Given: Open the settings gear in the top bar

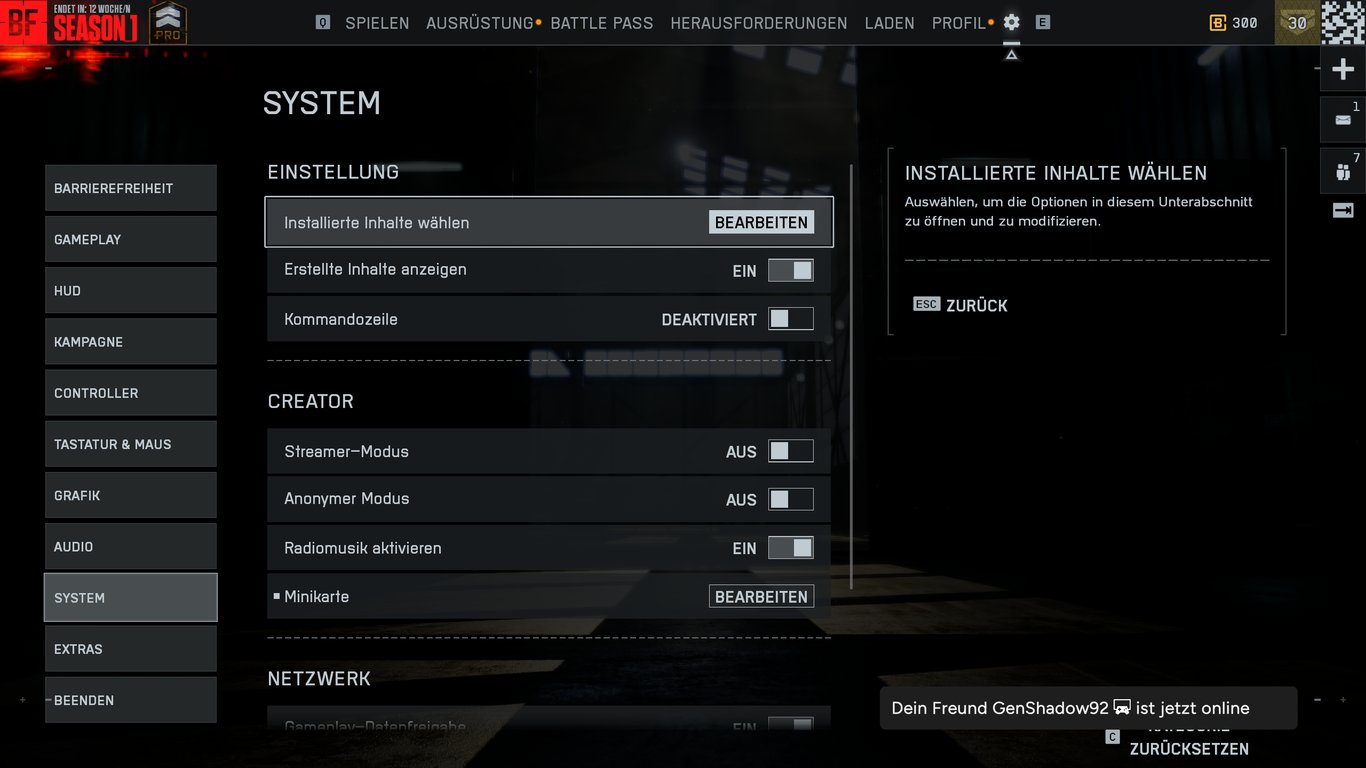Looking at the screenshot, I should tap(1011, 22).
